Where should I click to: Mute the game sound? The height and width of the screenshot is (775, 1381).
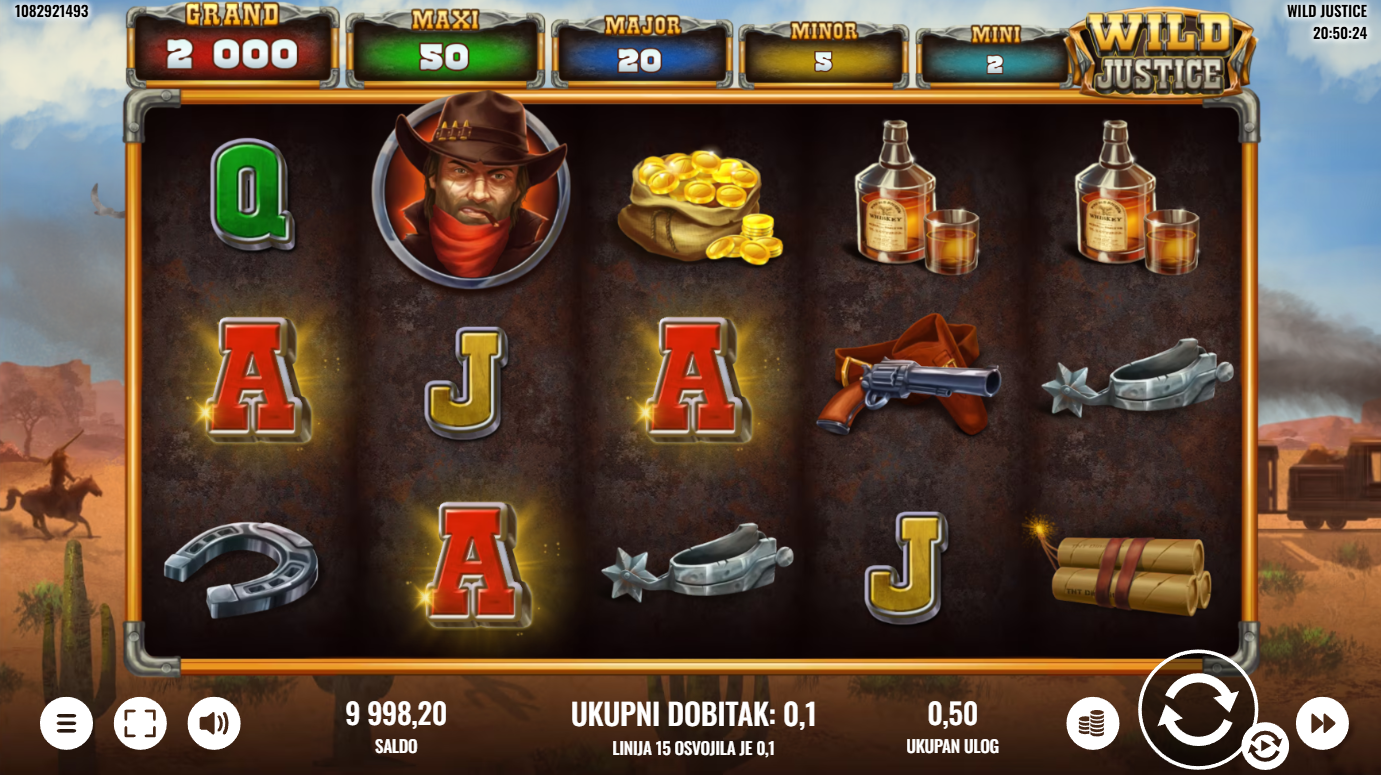click(214, 723)
